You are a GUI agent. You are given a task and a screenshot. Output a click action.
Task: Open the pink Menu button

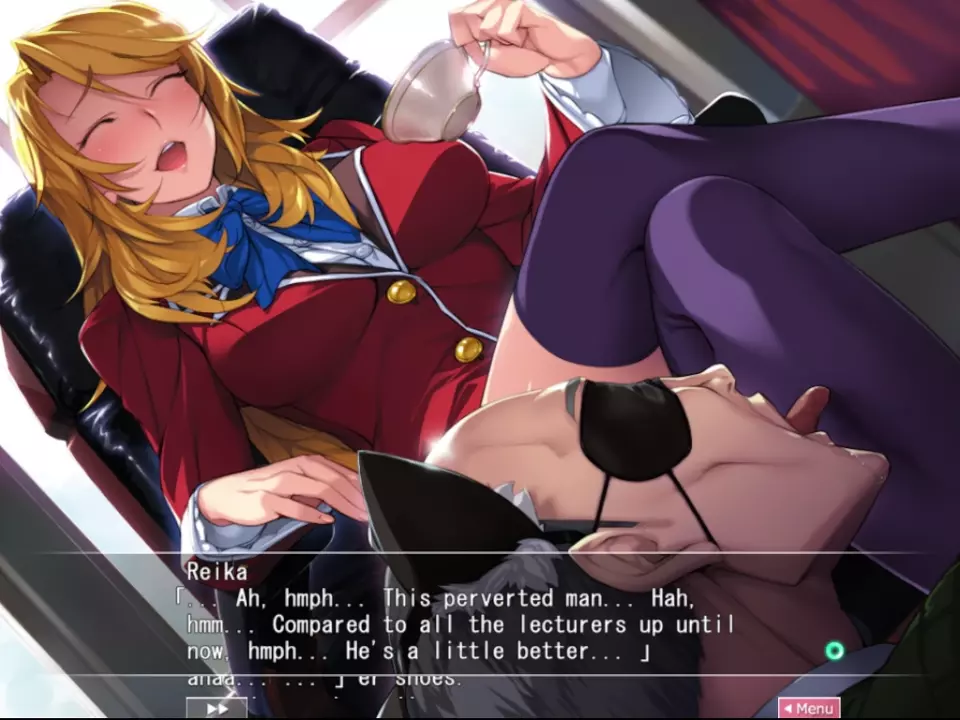point(809,708)
